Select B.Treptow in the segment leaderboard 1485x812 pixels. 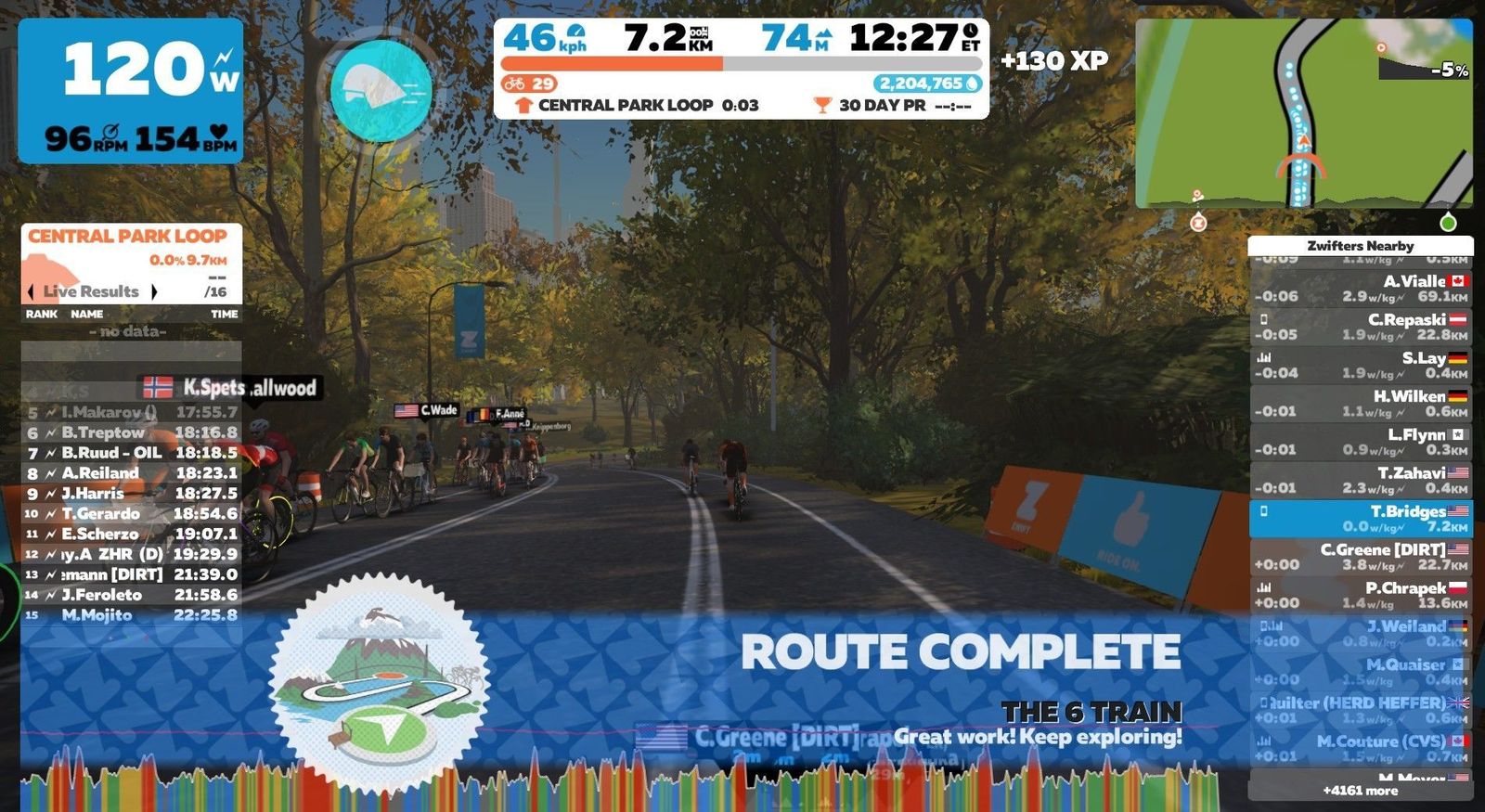point(131,432)
